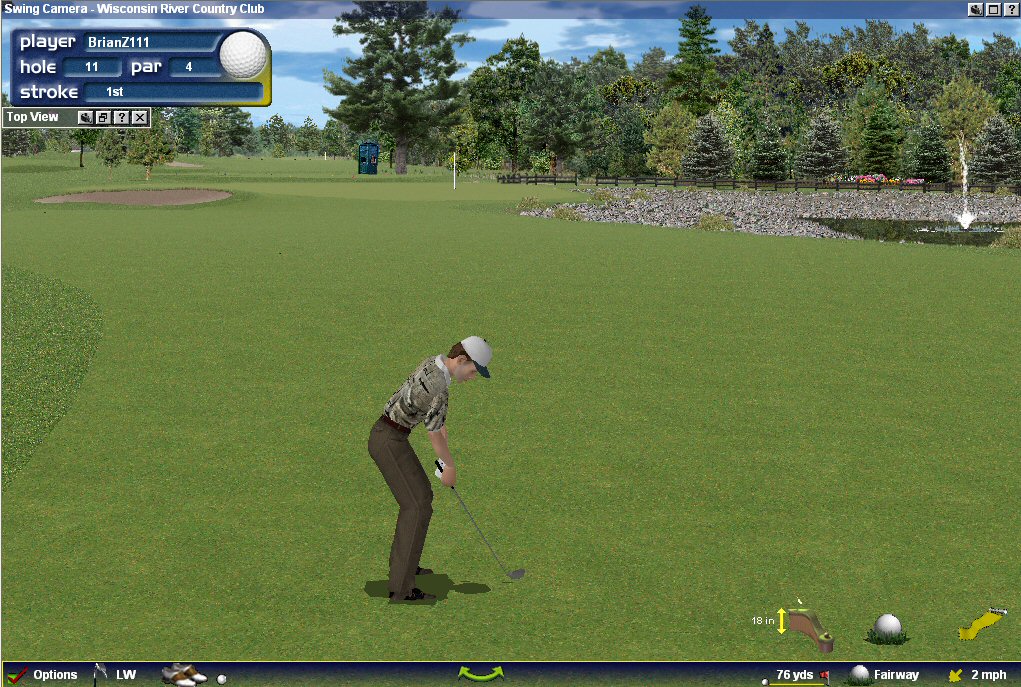Click the yellow hole layout overview icon
This screenshot has height=687, width=1021.
coord(980,624)
